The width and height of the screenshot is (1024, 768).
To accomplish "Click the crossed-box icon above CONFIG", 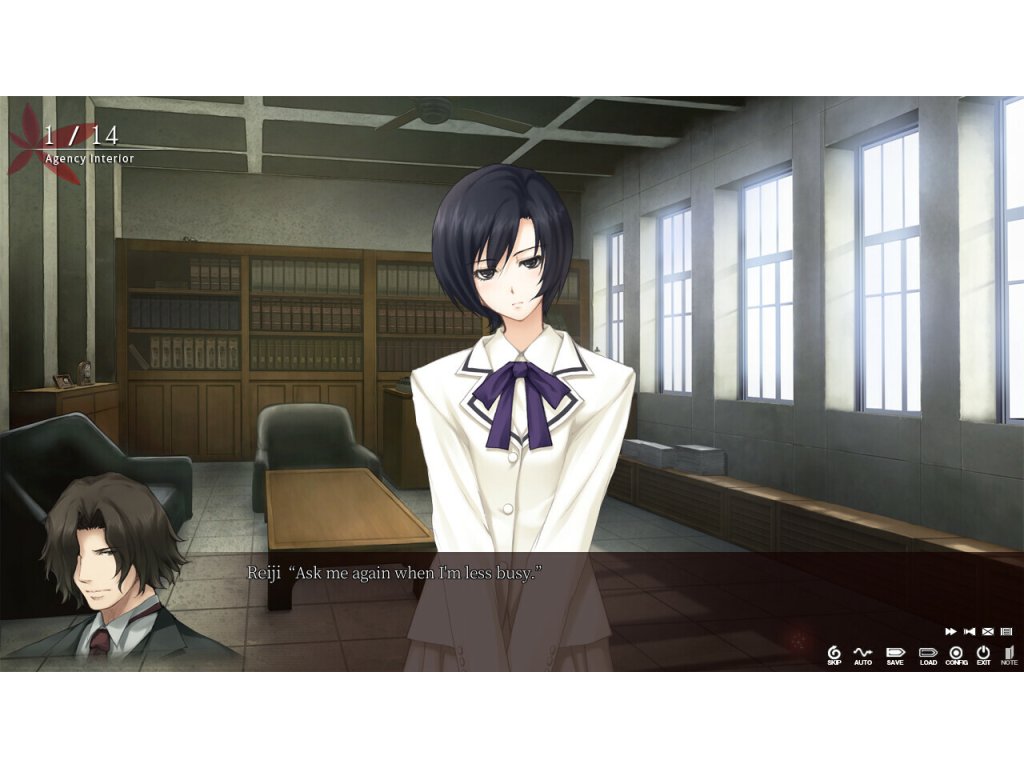I will point(988,631).
